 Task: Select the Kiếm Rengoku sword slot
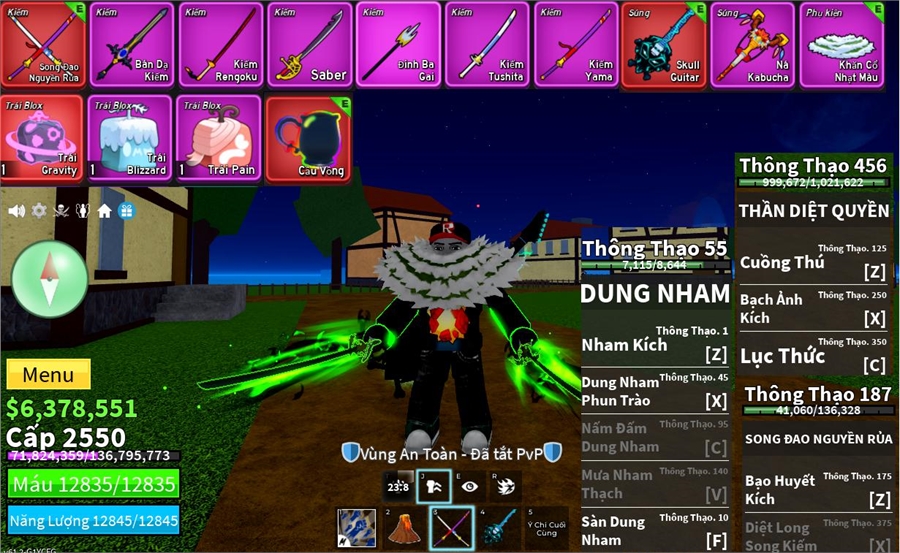220,45
